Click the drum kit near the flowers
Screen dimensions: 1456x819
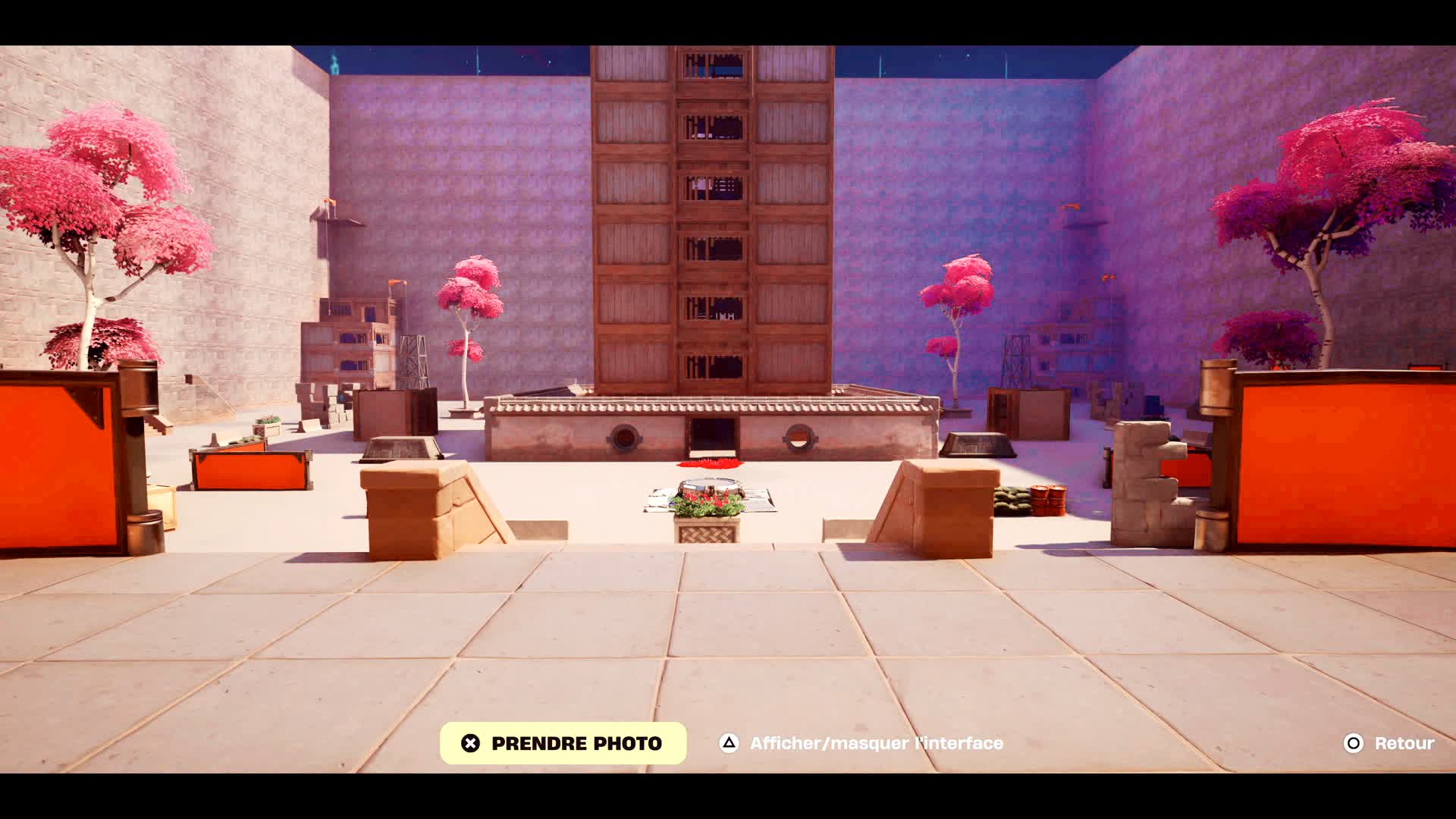pos(709,483)
